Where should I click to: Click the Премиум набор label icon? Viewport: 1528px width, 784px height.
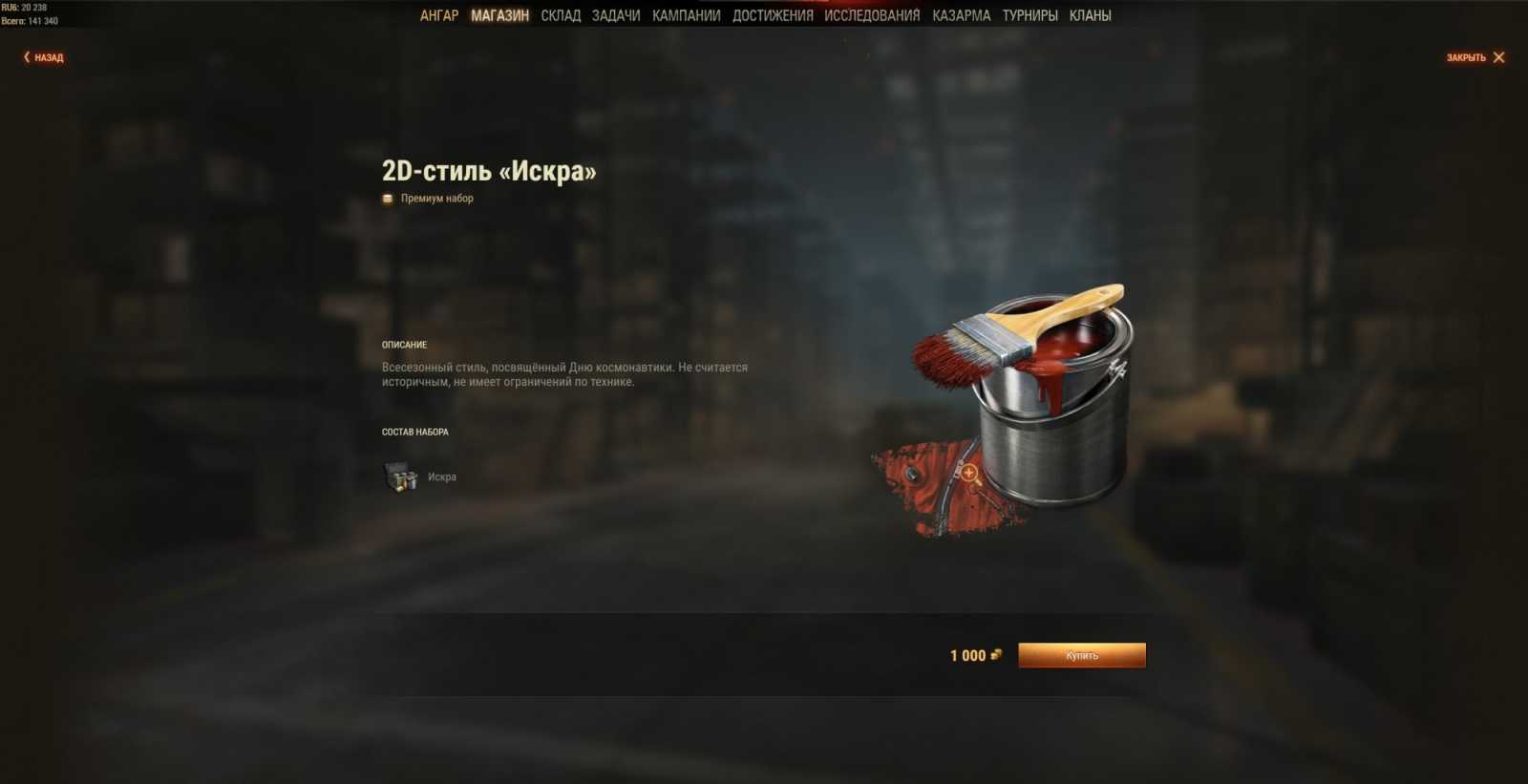(386, 198)
